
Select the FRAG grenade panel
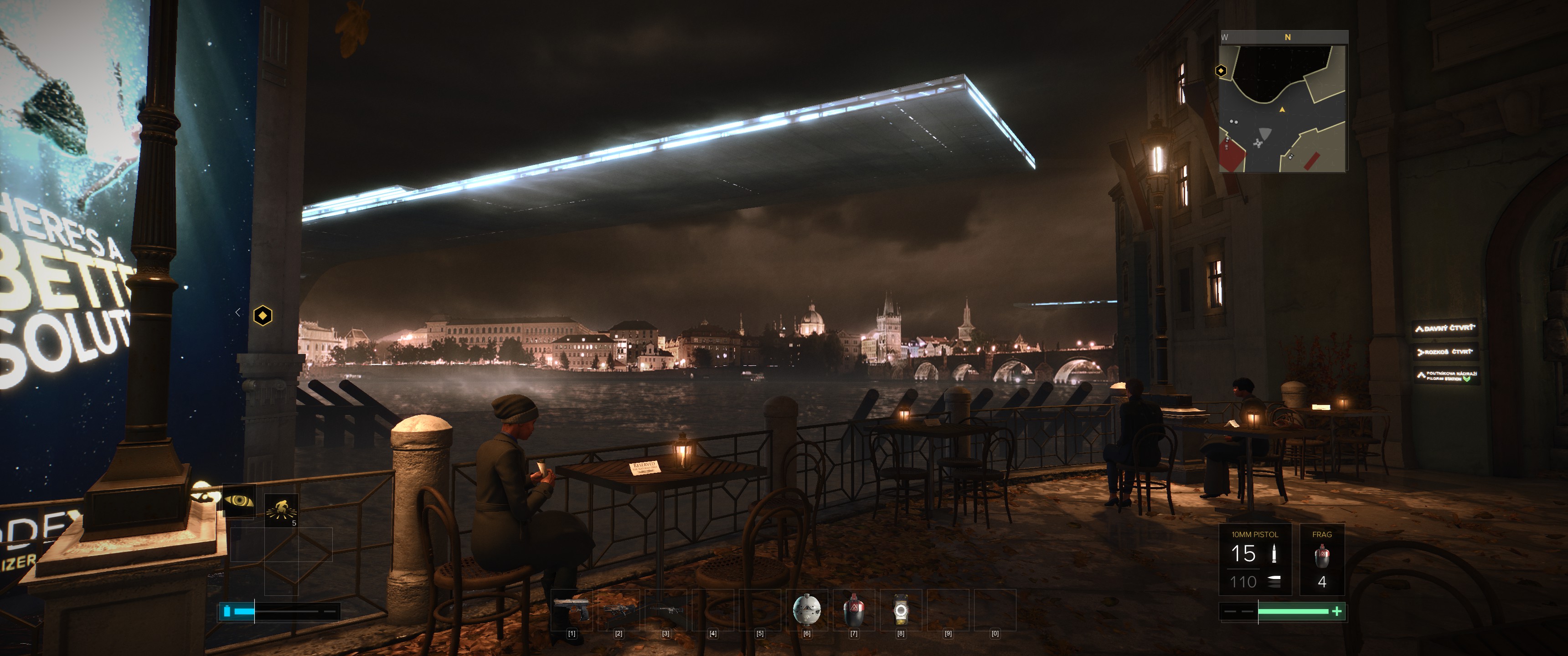coord(1321,559)
